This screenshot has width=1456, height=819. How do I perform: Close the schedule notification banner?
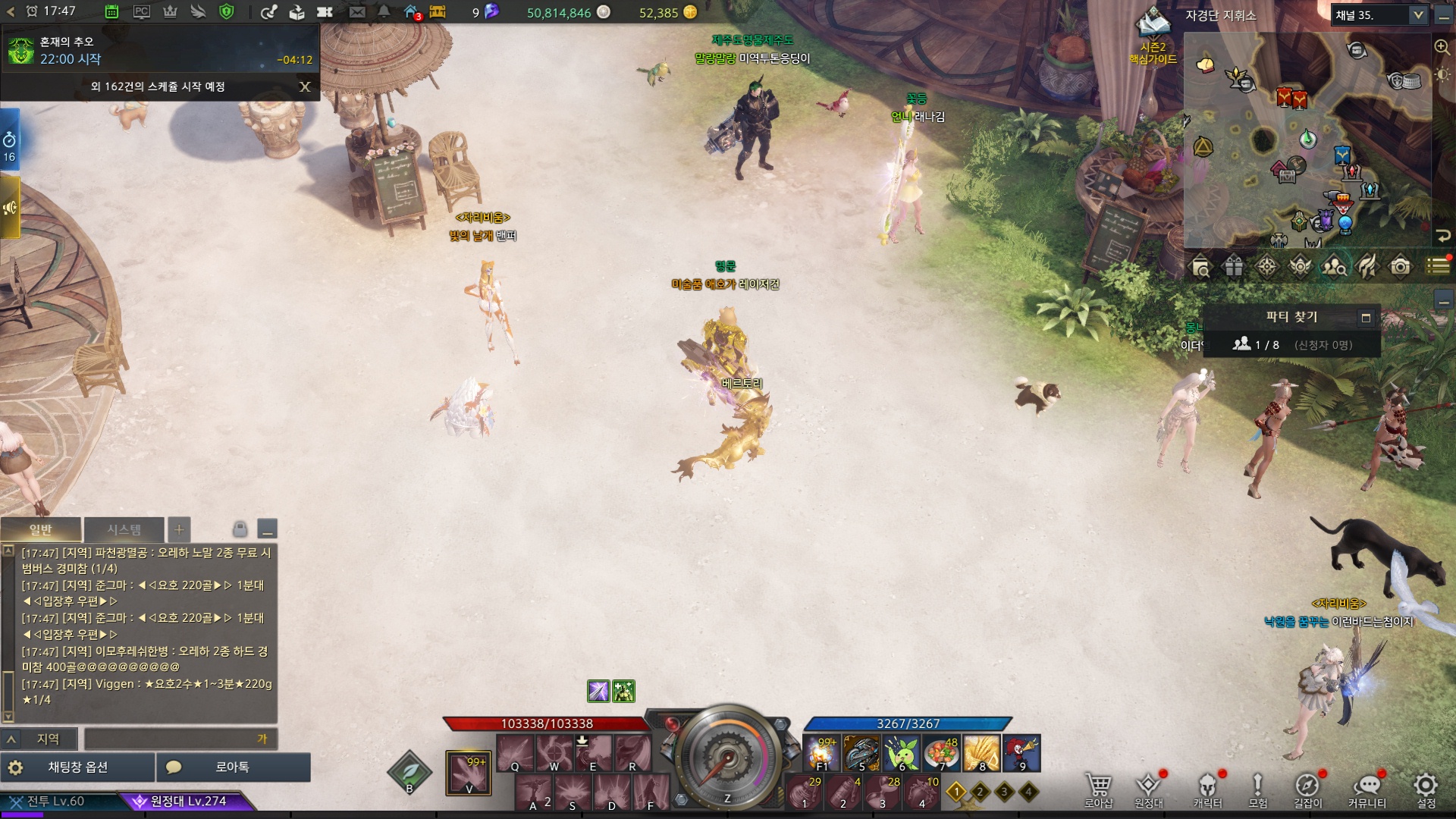point(305,86)
